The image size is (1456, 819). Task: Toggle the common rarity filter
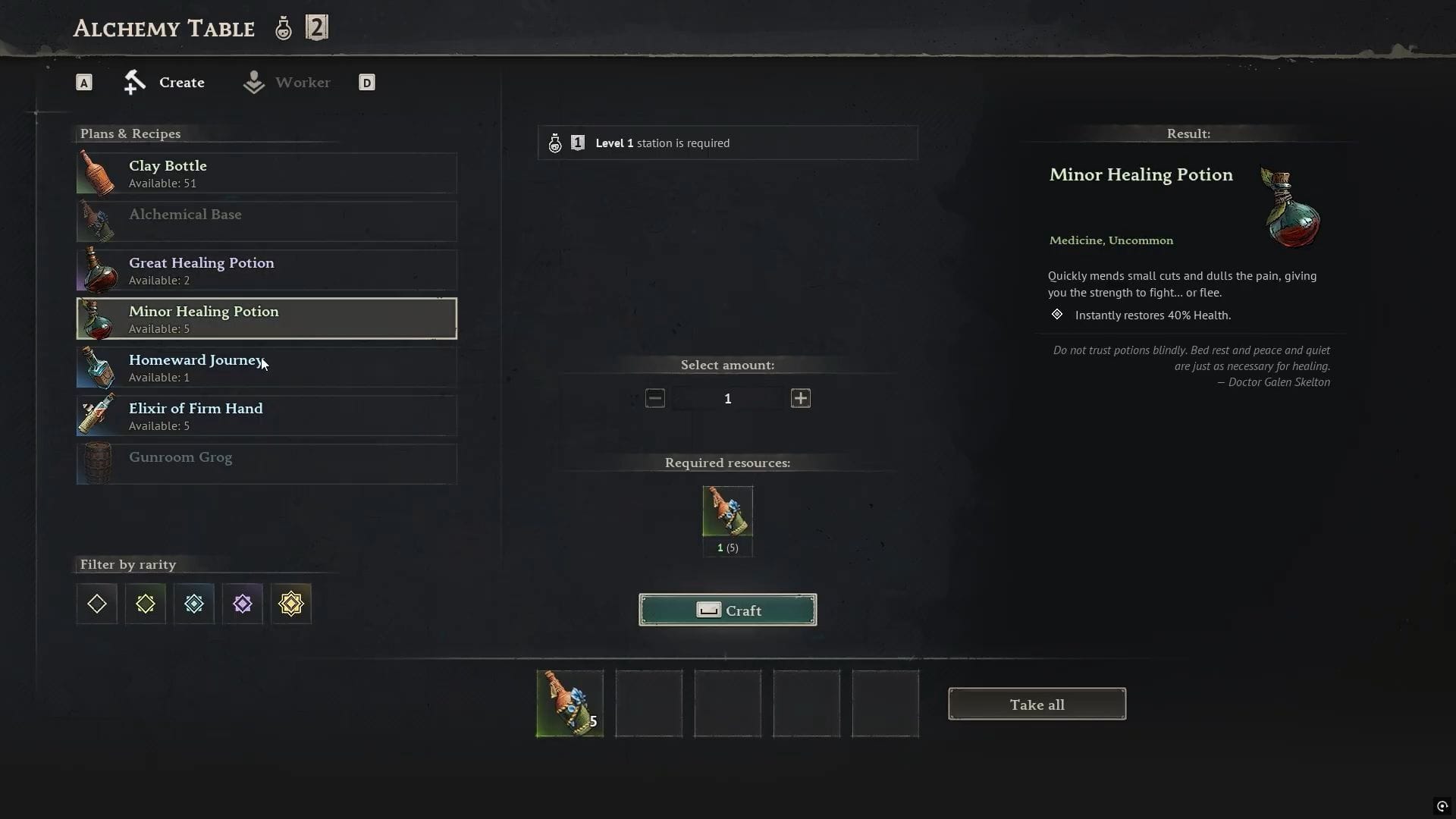96,604
